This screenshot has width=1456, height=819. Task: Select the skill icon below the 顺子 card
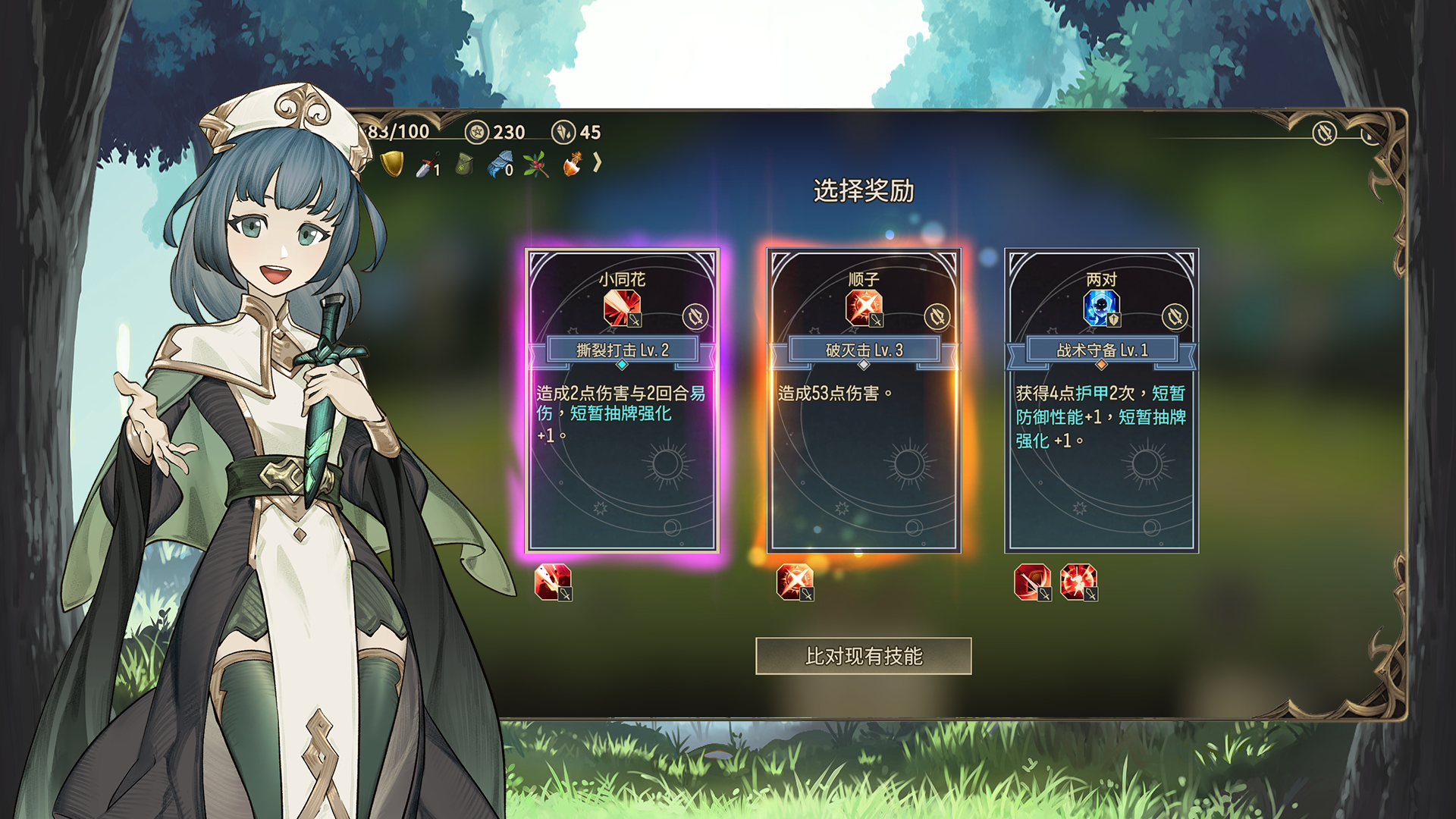(795, 582)
